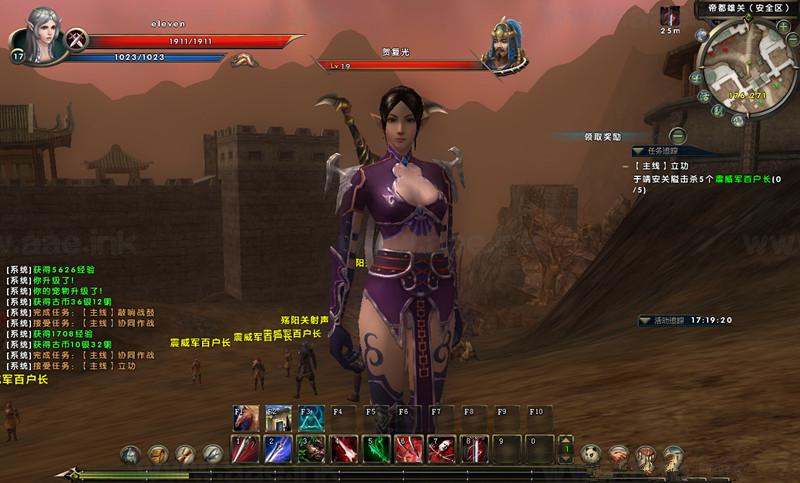Use skill in hotbar slot 1

click(x=245, y=449)
